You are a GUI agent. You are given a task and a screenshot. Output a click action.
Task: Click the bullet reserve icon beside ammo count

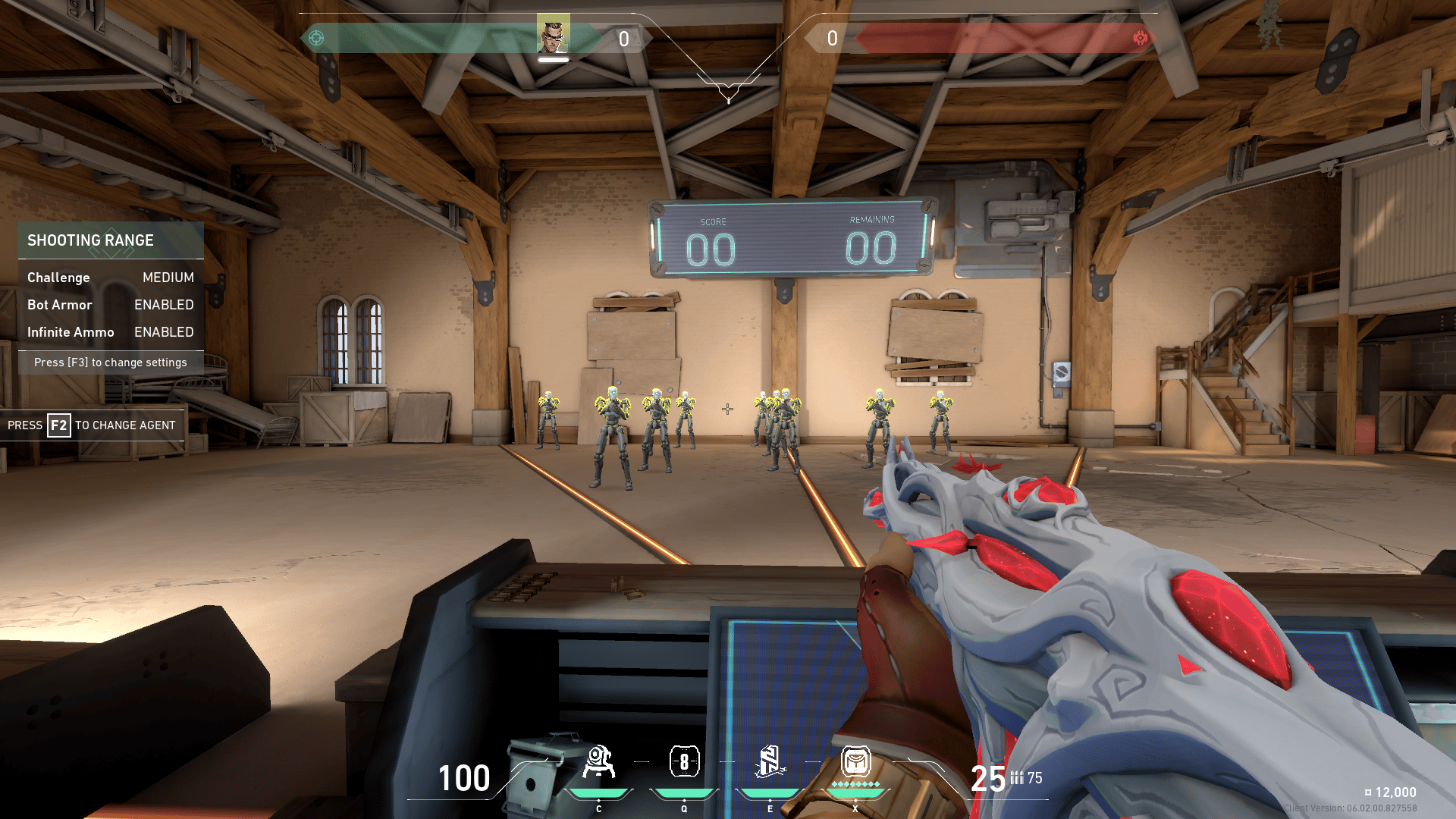(x=1017, y=778)
